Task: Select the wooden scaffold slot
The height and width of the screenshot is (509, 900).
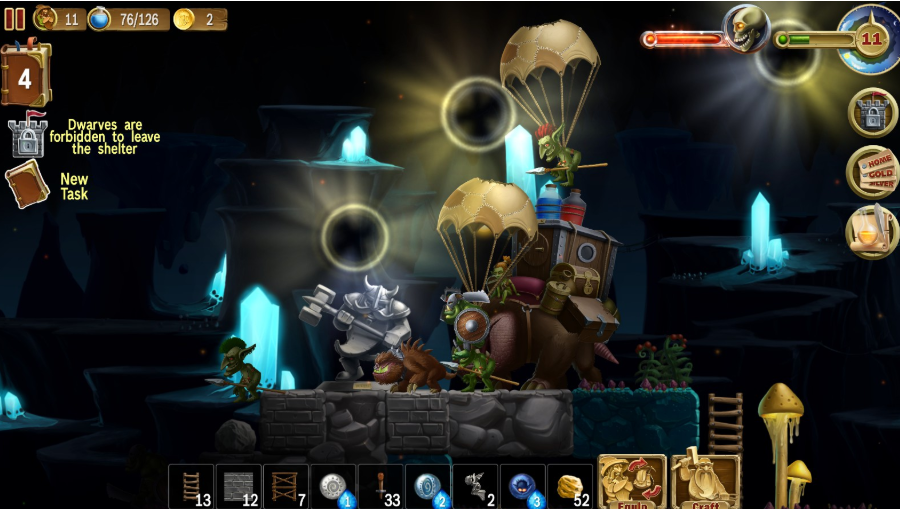Action: [286, 487]
